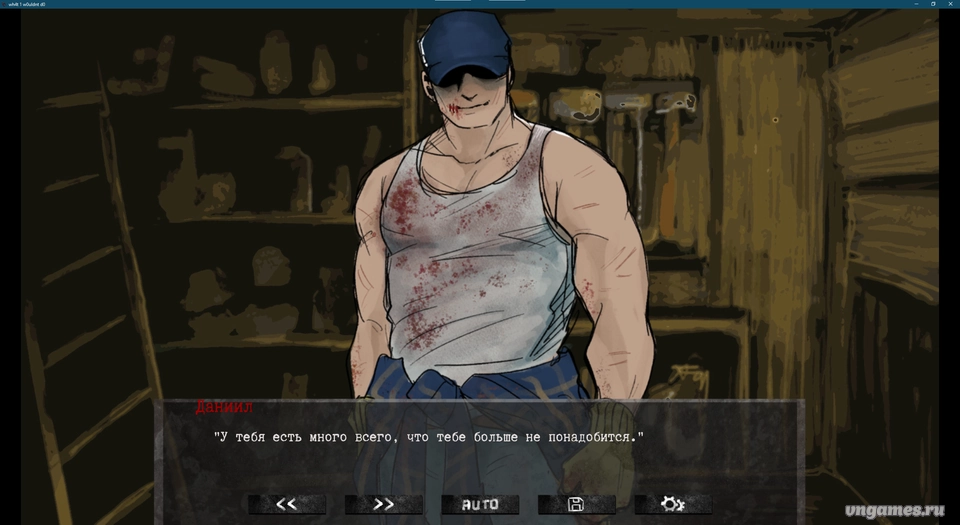Go back with the << rewind button

[287, 504]
